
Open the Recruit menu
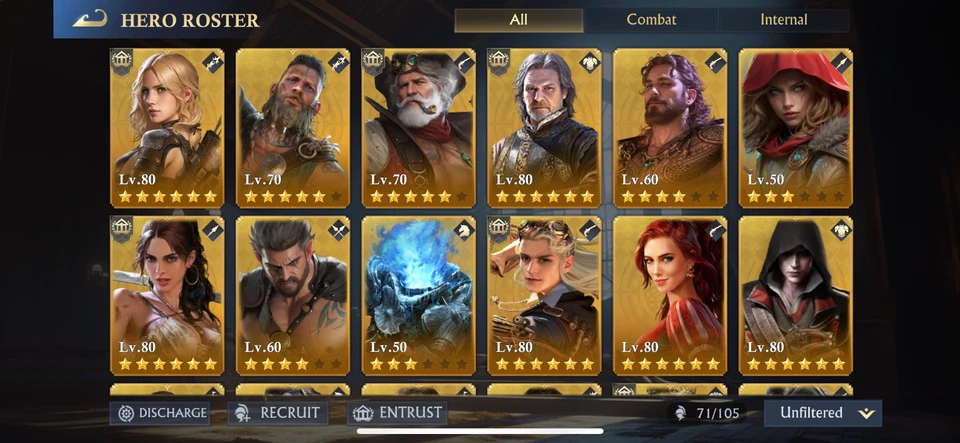point(277,412)
